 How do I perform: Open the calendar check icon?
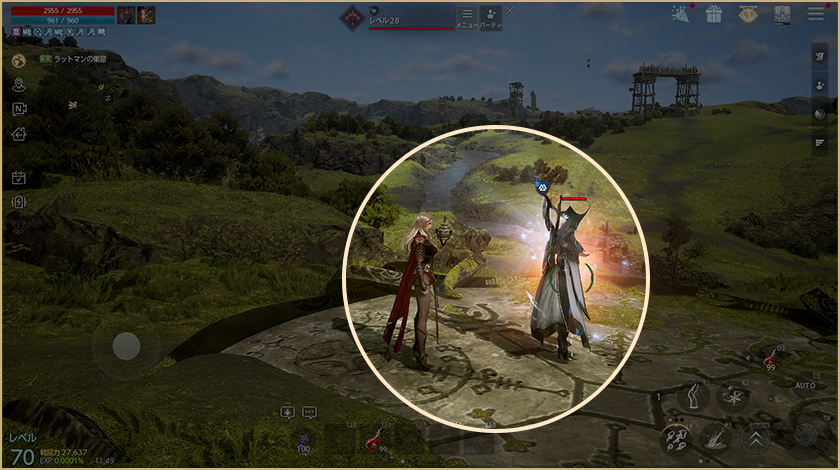[x=18, y=178]
